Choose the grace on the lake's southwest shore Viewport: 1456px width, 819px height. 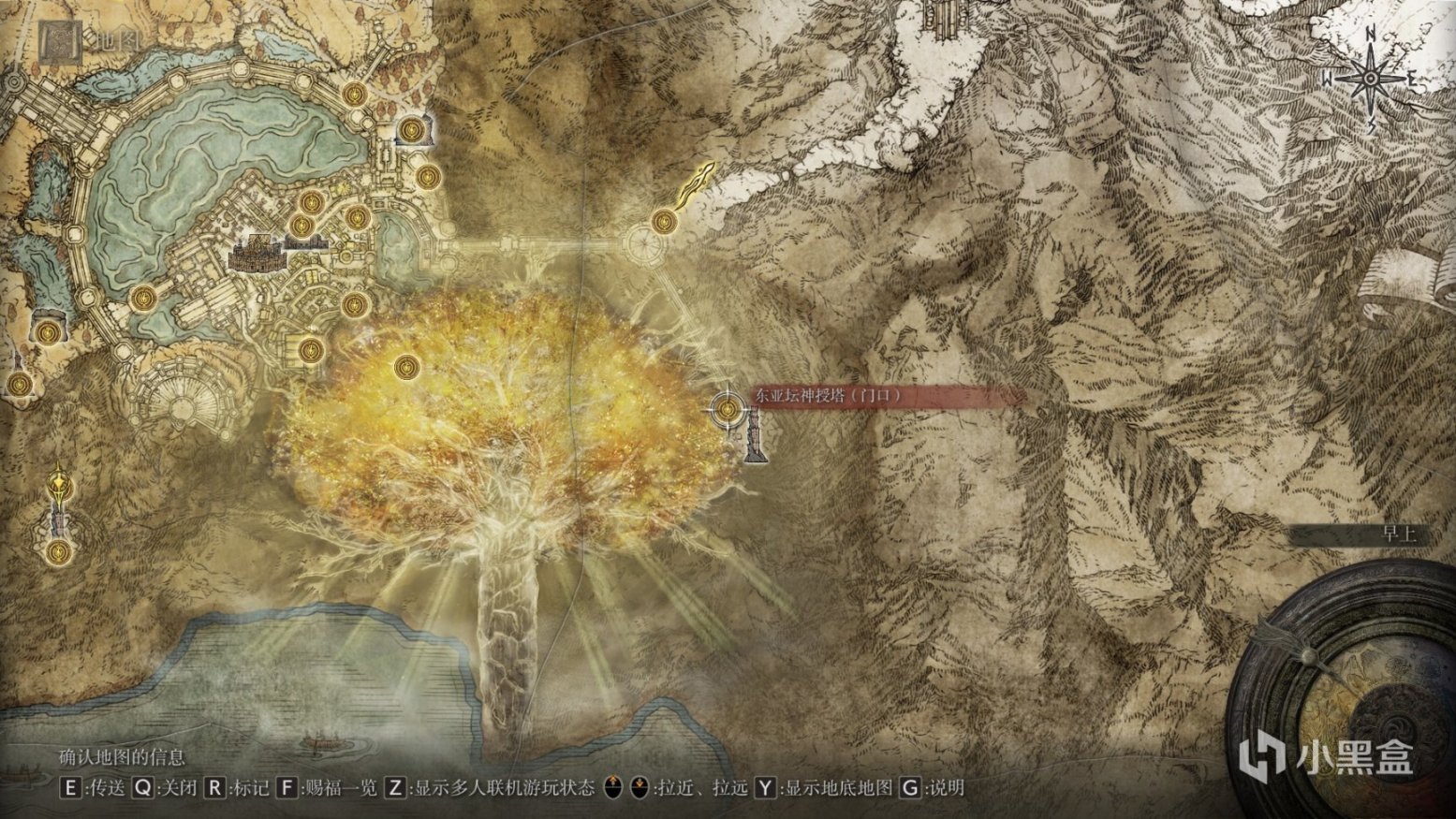(142, 299)
